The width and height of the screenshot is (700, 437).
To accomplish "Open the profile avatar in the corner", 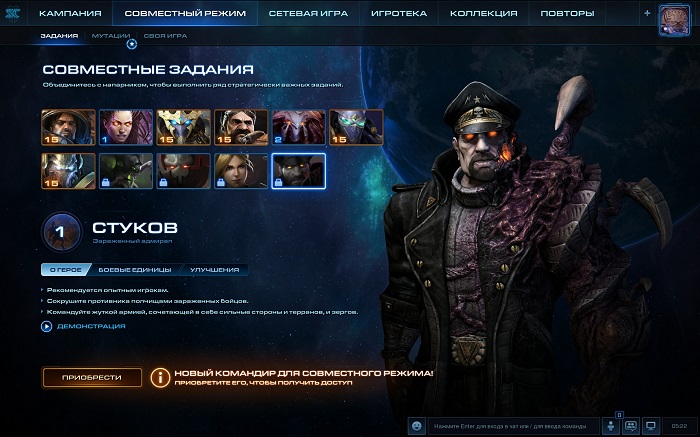I will pos(677,20).
